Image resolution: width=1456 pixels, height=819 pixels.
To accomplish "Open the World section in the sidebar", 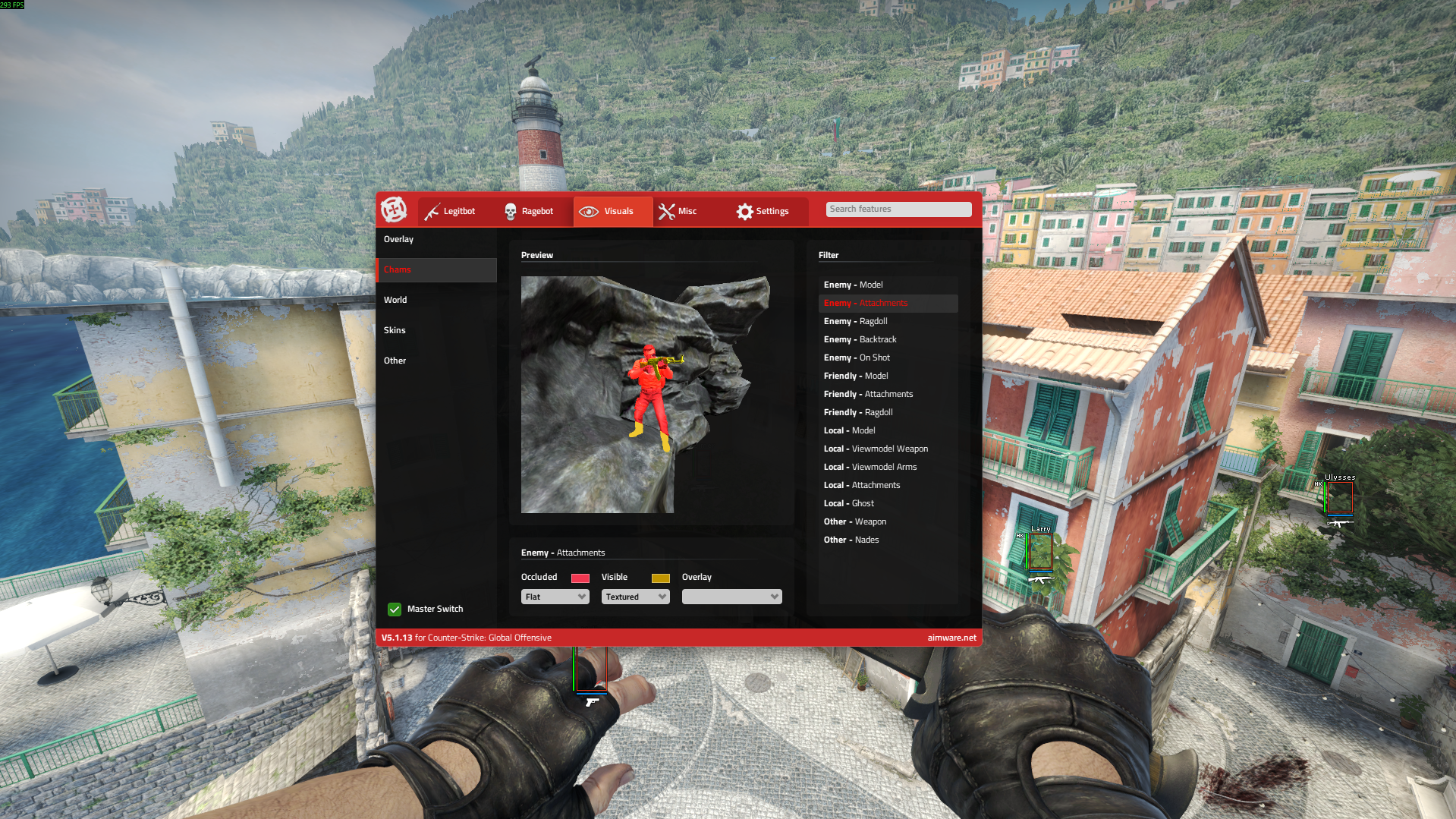I will (x=395, y=300).
